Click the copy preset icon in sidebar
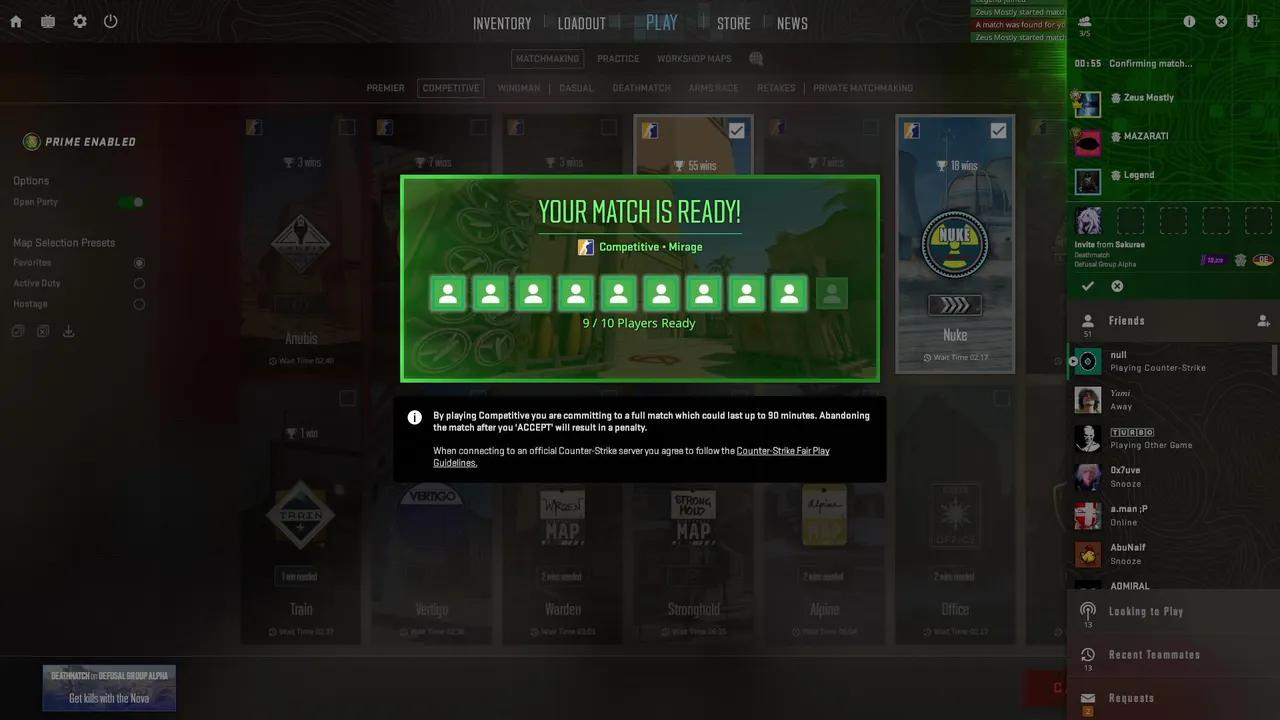 [17, 330]
